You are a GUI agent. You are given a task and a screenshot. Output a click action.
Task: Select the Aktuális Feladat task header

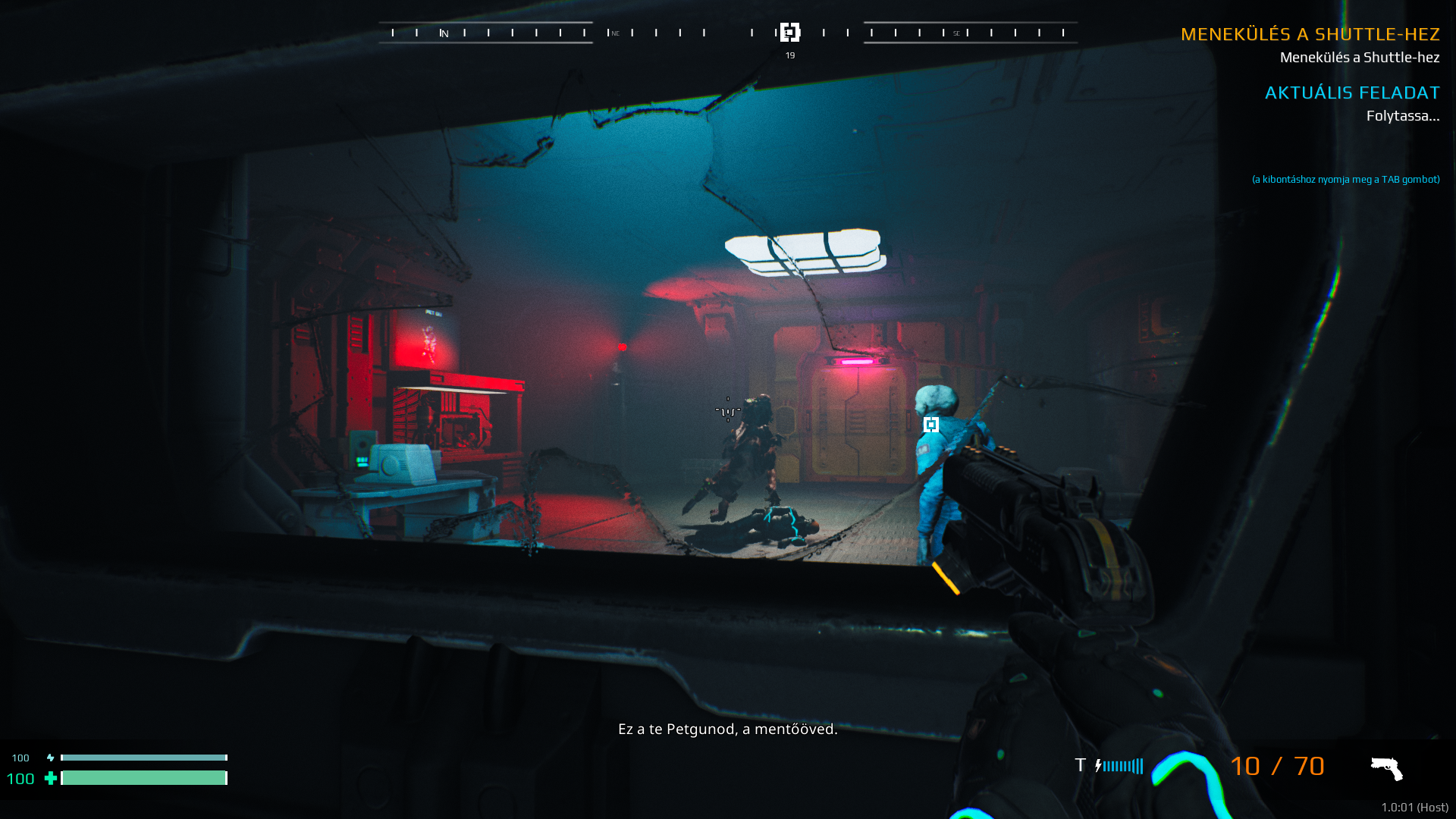(1351, 93)
